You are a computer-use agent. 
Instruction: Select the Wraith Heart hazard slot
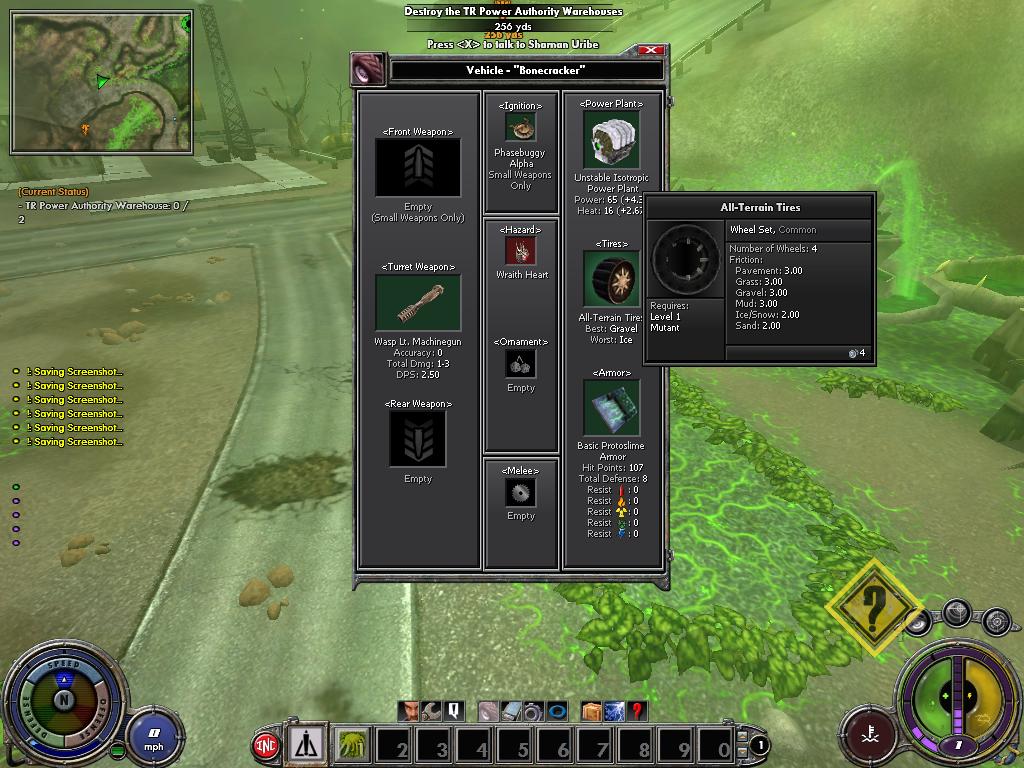pos(520,251)
